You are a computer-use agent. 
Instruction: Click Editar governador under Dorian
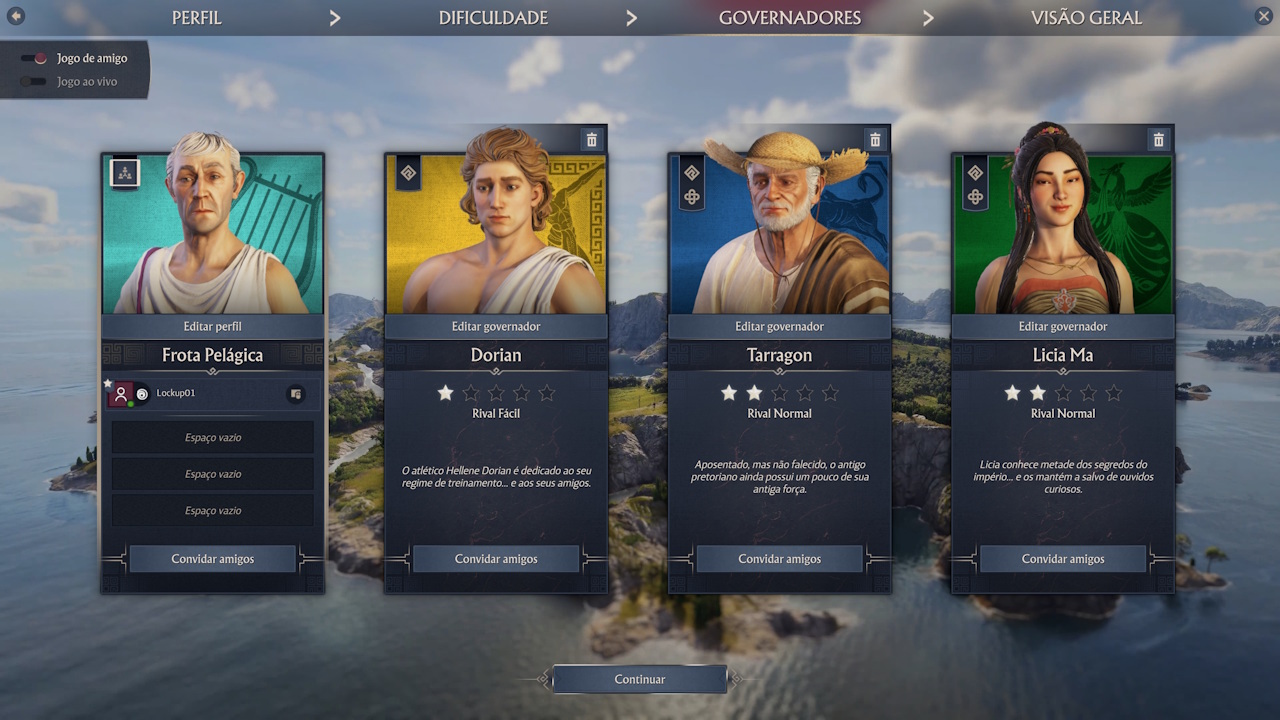coord(496,326)
